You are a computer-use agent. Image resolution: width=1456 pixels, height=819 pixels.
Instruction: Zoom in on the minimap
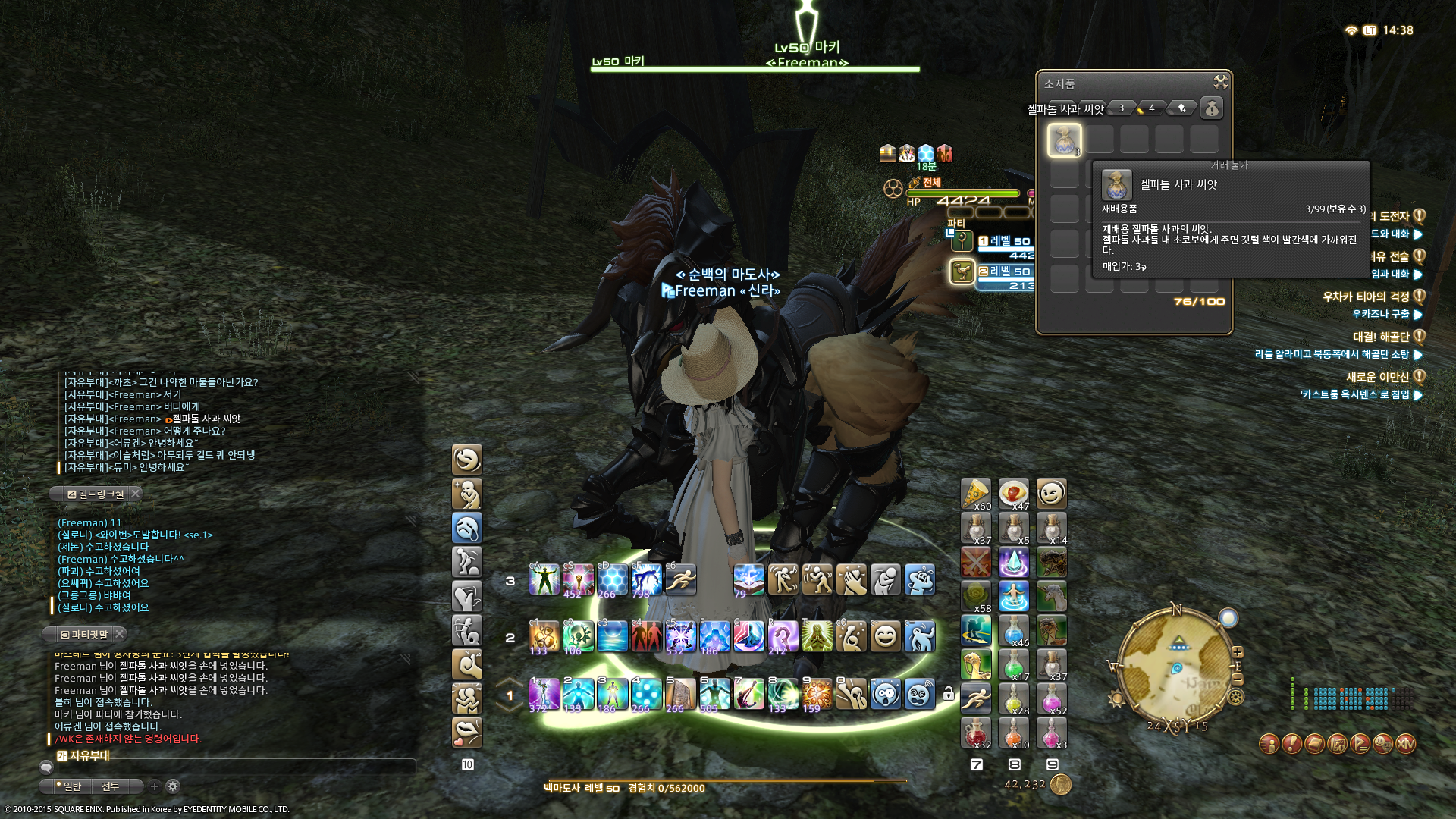(1238, 652)
